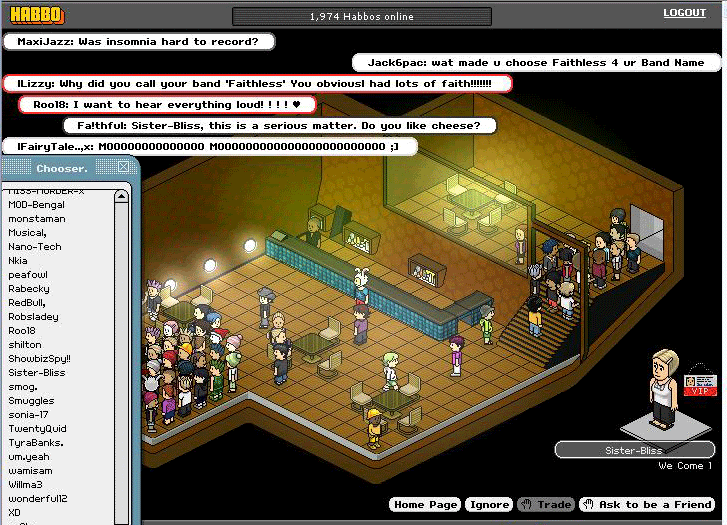This screenshot has height=525, width=727.
Task: Click the Trade button
Action: pyautogui.click(x=545, y=505)
